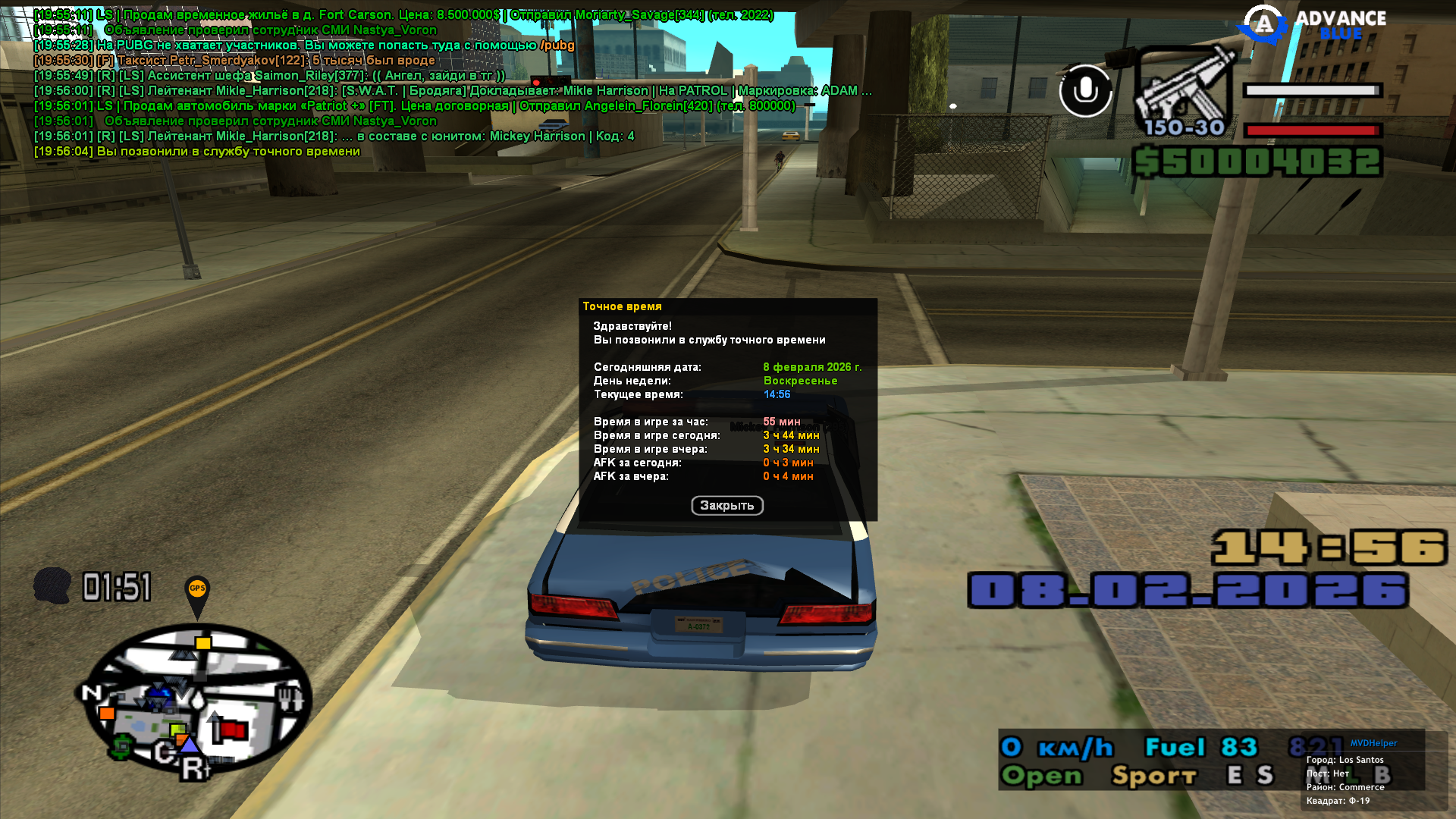
Task: Click the masked head icon
Action: [52, 586]
